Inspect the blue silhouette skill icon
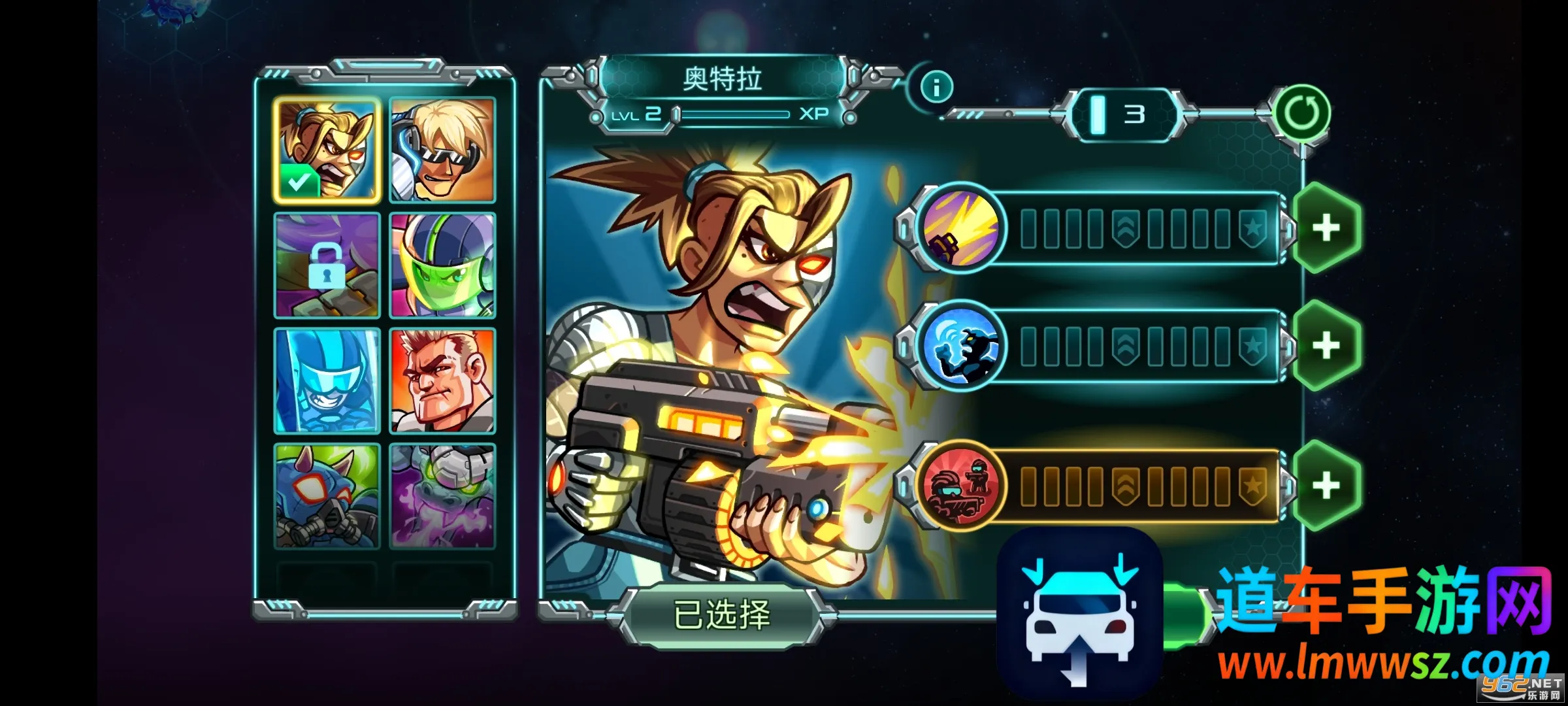 960,345
